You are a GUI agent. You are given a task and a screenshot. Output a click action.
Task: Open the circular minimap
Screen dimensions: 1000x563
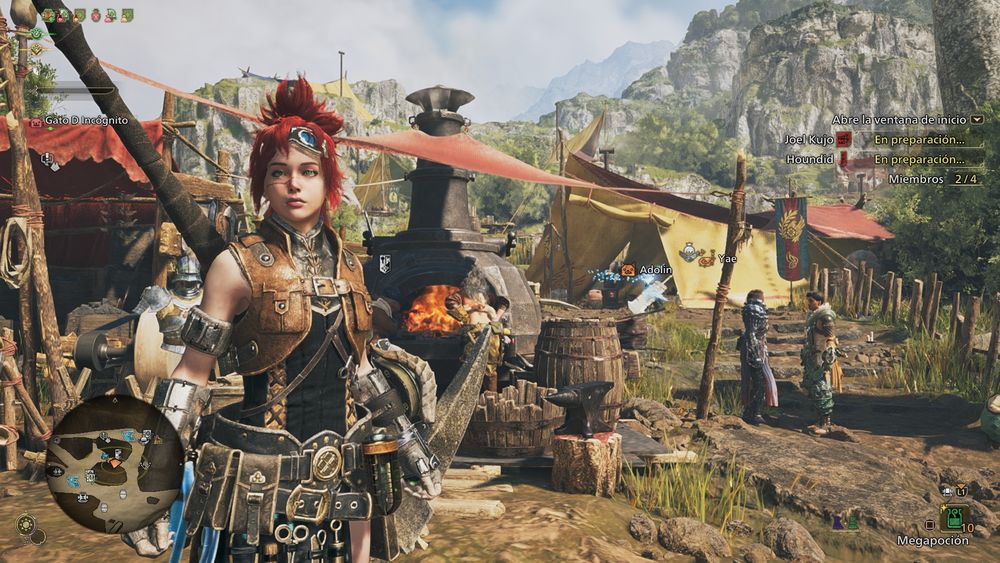(114, 463)
